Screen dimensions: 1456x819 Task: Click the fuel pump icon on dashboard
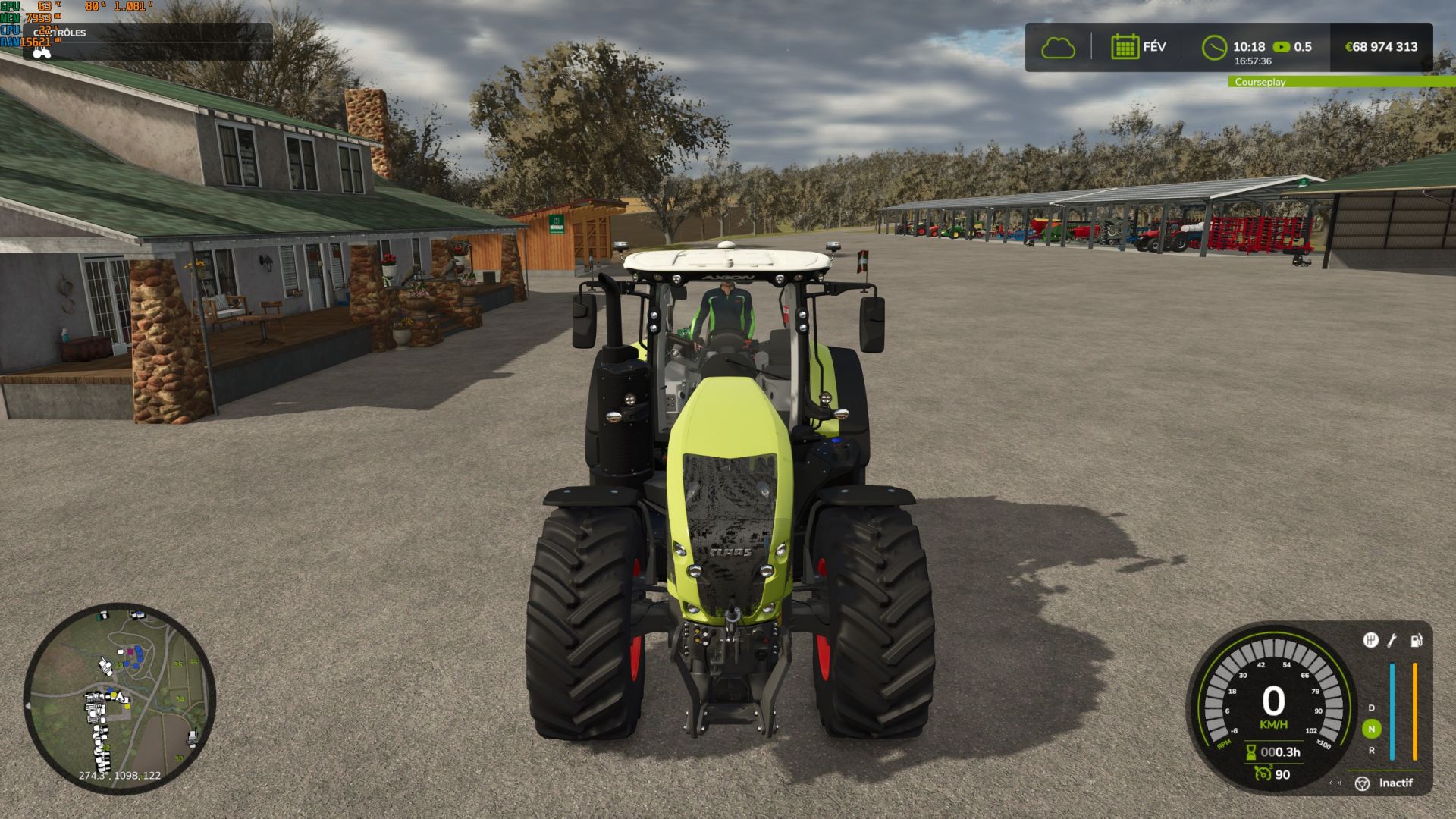click(1416, 640)
